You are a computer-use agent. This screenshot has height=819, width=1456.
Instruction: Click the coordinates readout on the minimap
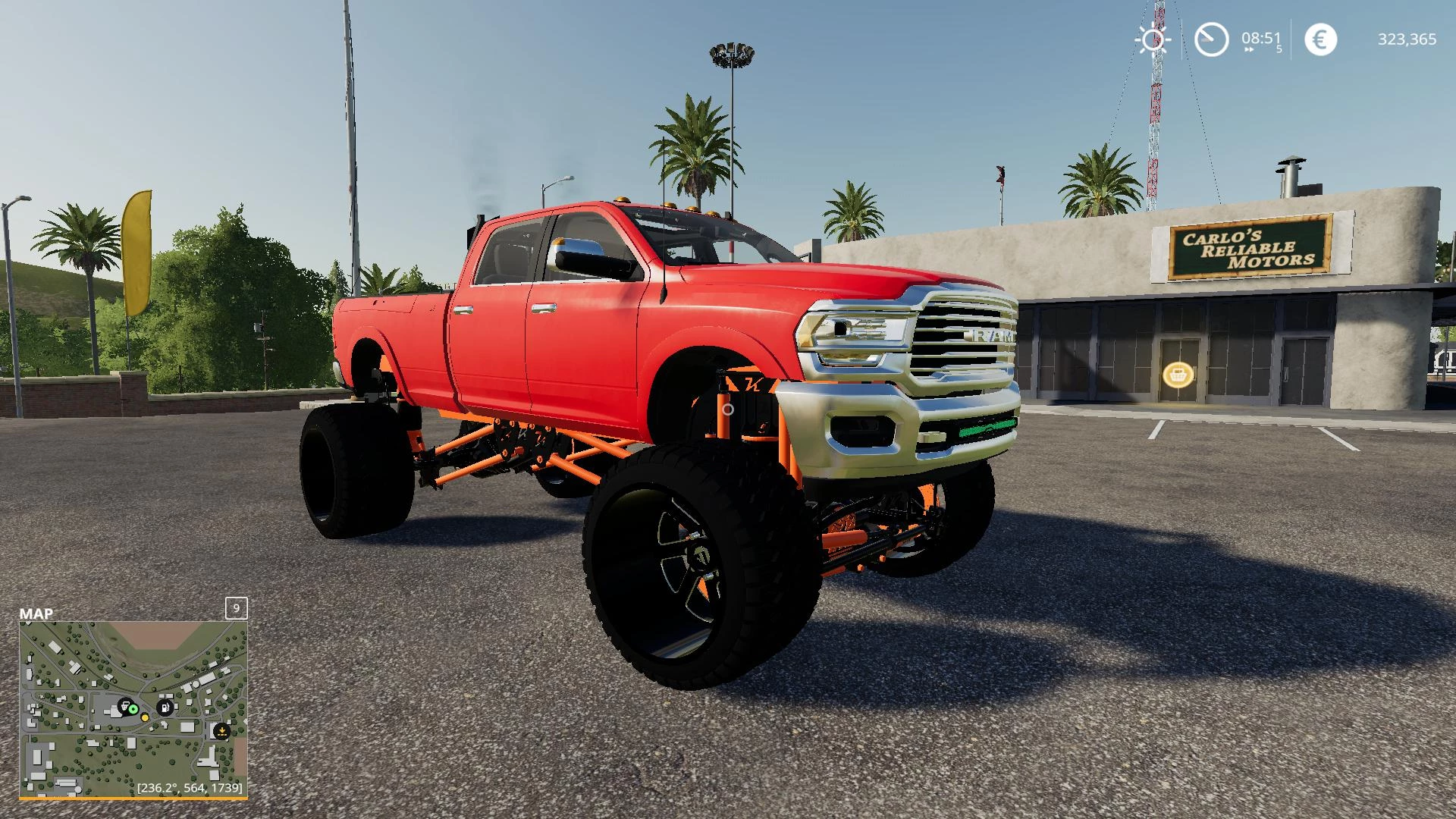pyautogui.click(x=189, y=788)
